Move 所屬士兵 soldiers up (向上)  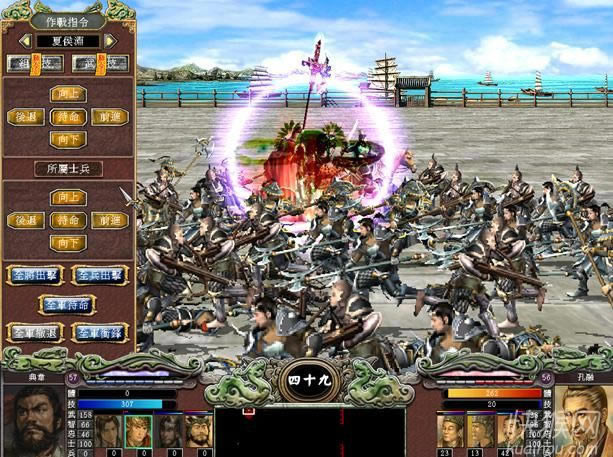click(x=68, y=197)
